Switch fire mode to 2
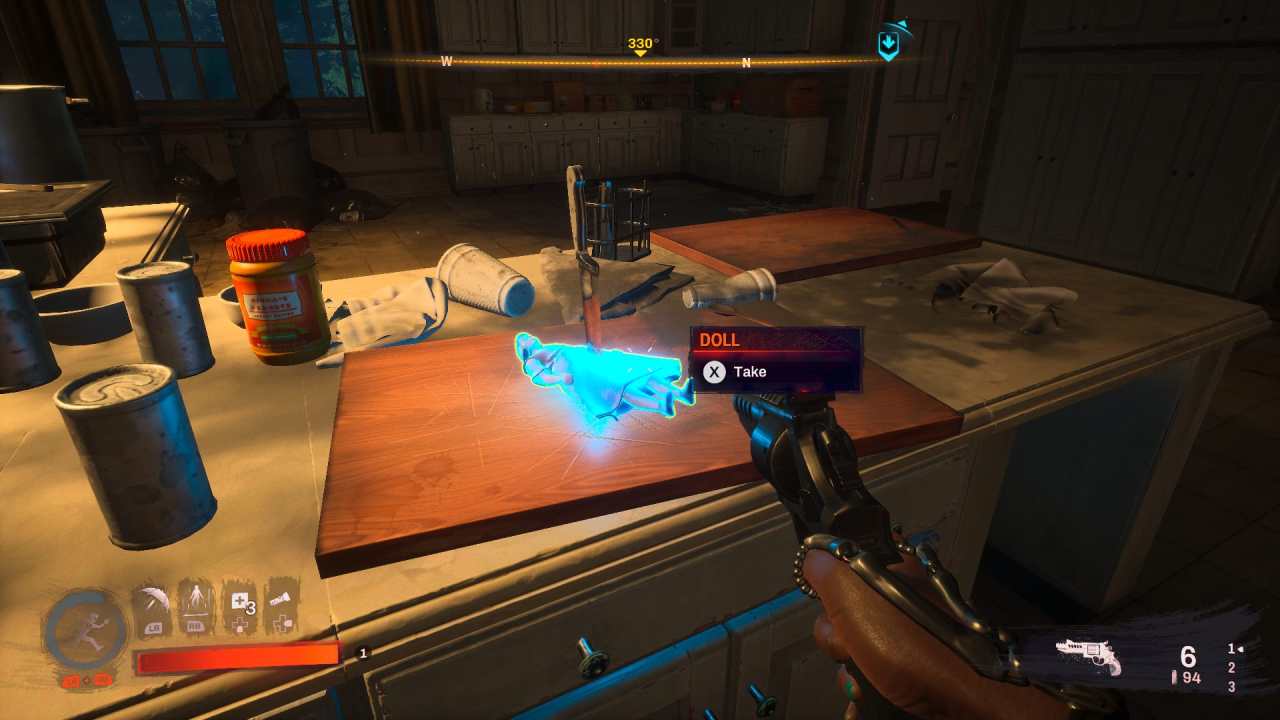Screen dimensions: 1280x720 [1232, 667]
